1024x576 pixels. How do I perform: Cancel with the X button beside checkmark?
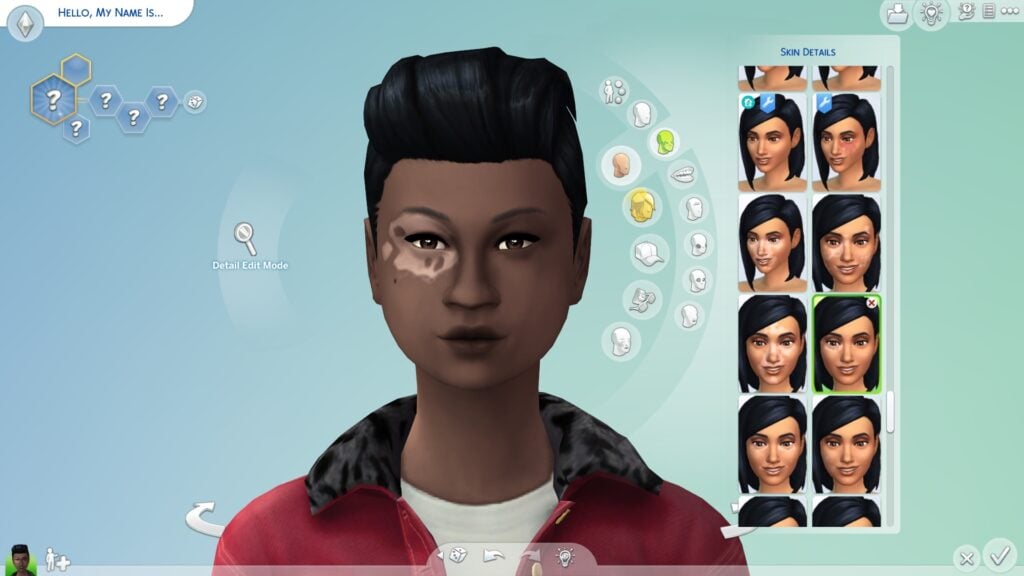coord(965,557)
